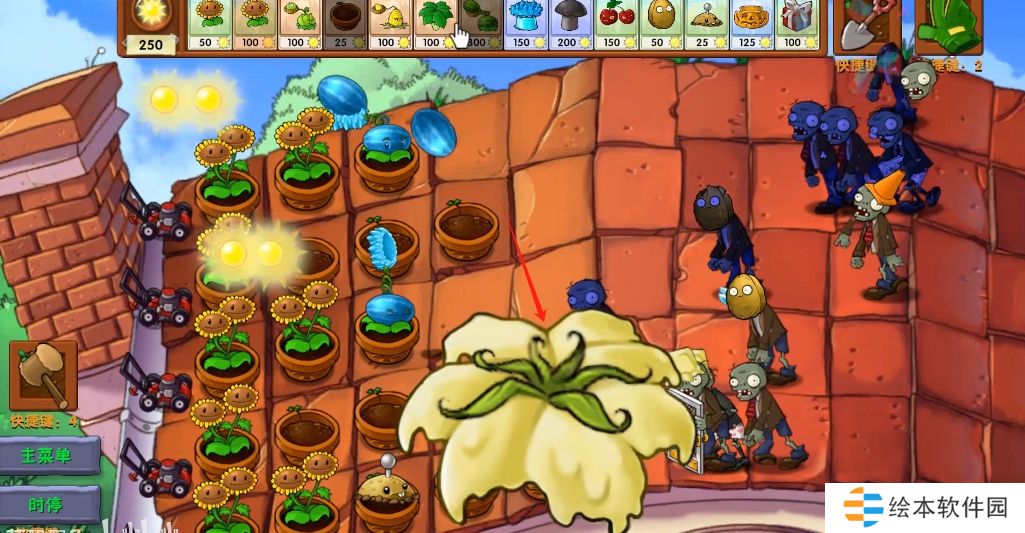Image resolution: width=1025 pixels, height=533 pixels.
Task: Select the blue ice plant seed packet
Action: click(x=525, y=24)
